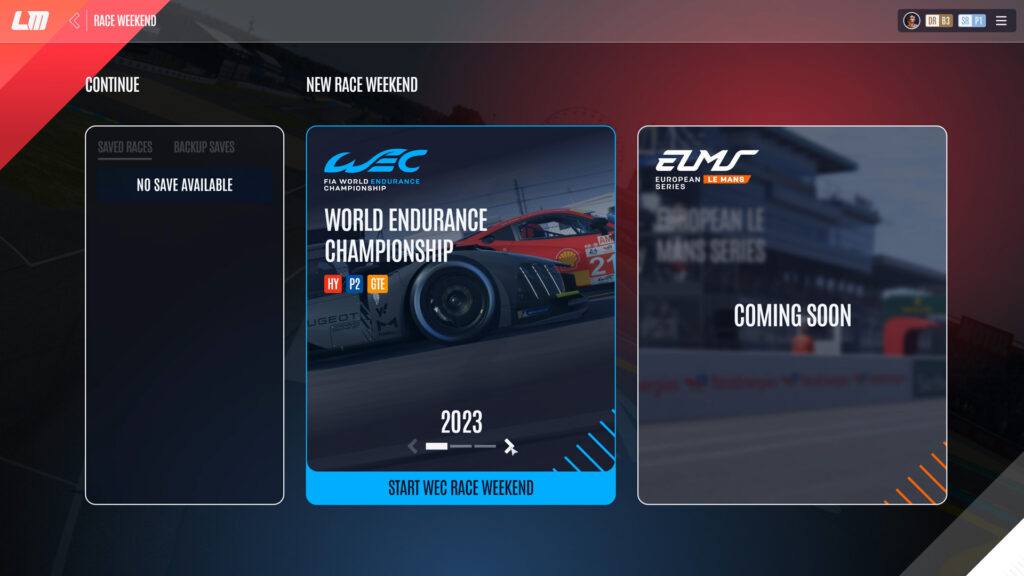
Task: Start the WEC race weekend
Action: pos(460,488)
